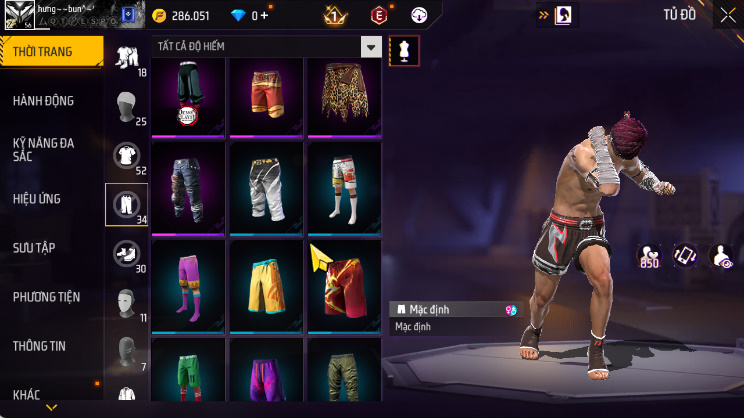Click the mannequin preview toggle button
This screenshot has height=418, width=744.
[404, 51]
